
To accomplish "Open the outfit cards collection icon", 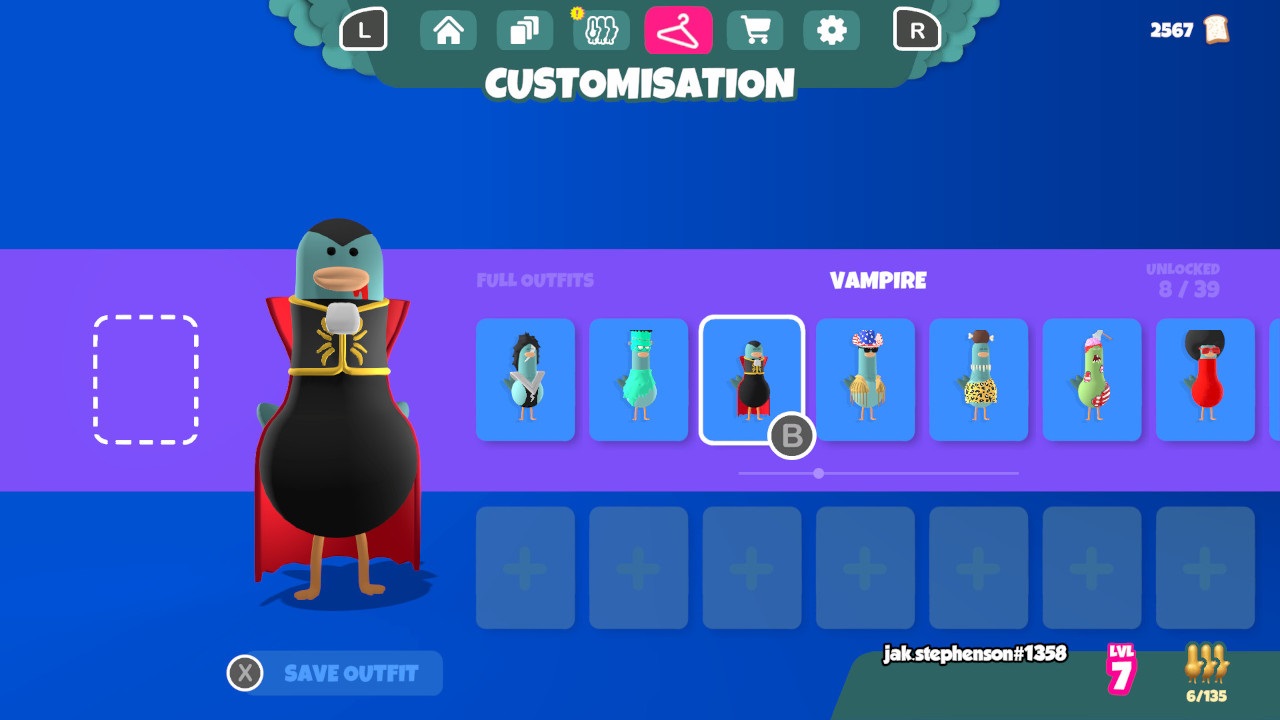I will (x=524, y=30).
